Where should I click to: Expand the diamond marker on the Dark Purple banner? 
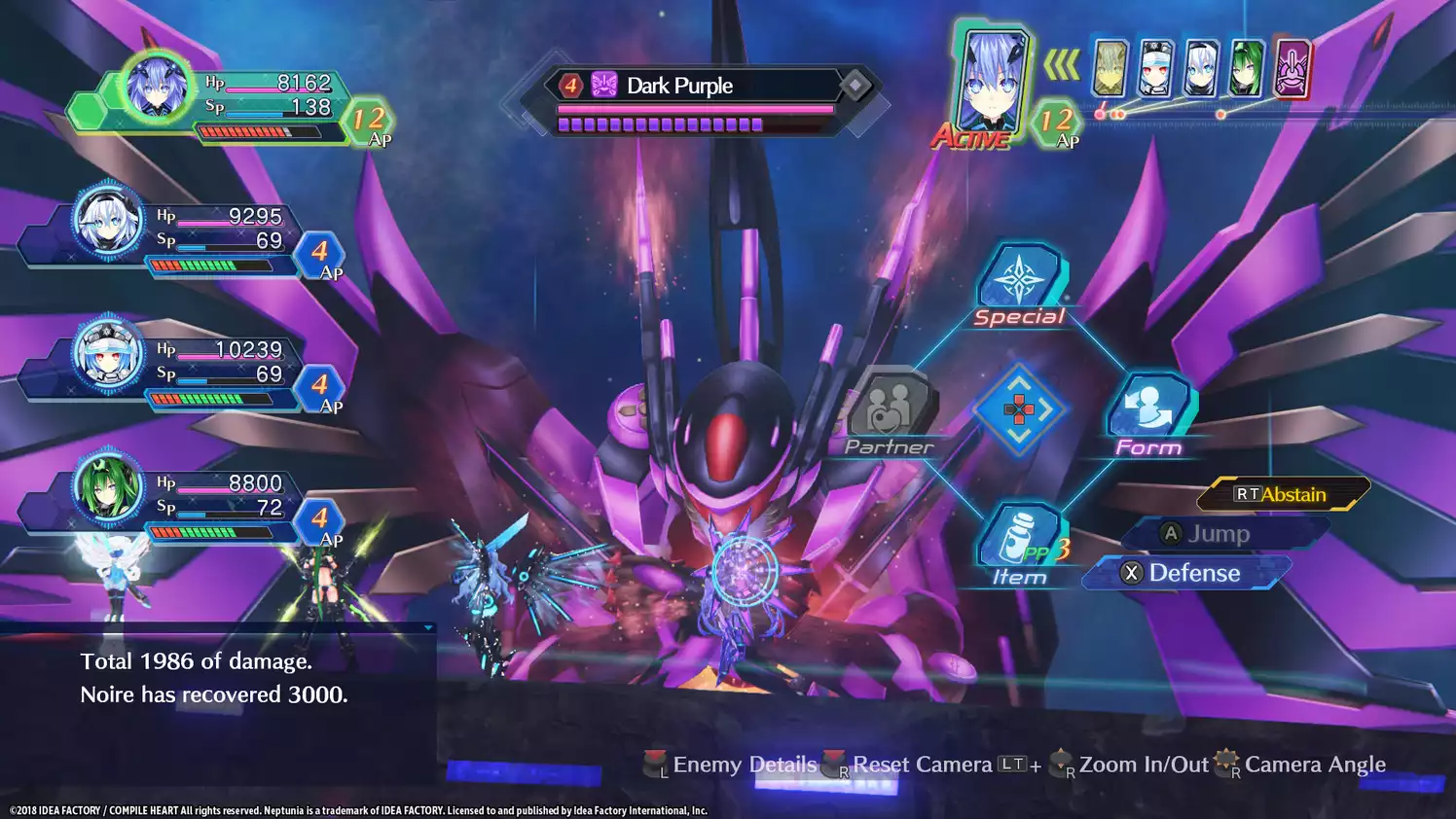(x=855, y=86)
